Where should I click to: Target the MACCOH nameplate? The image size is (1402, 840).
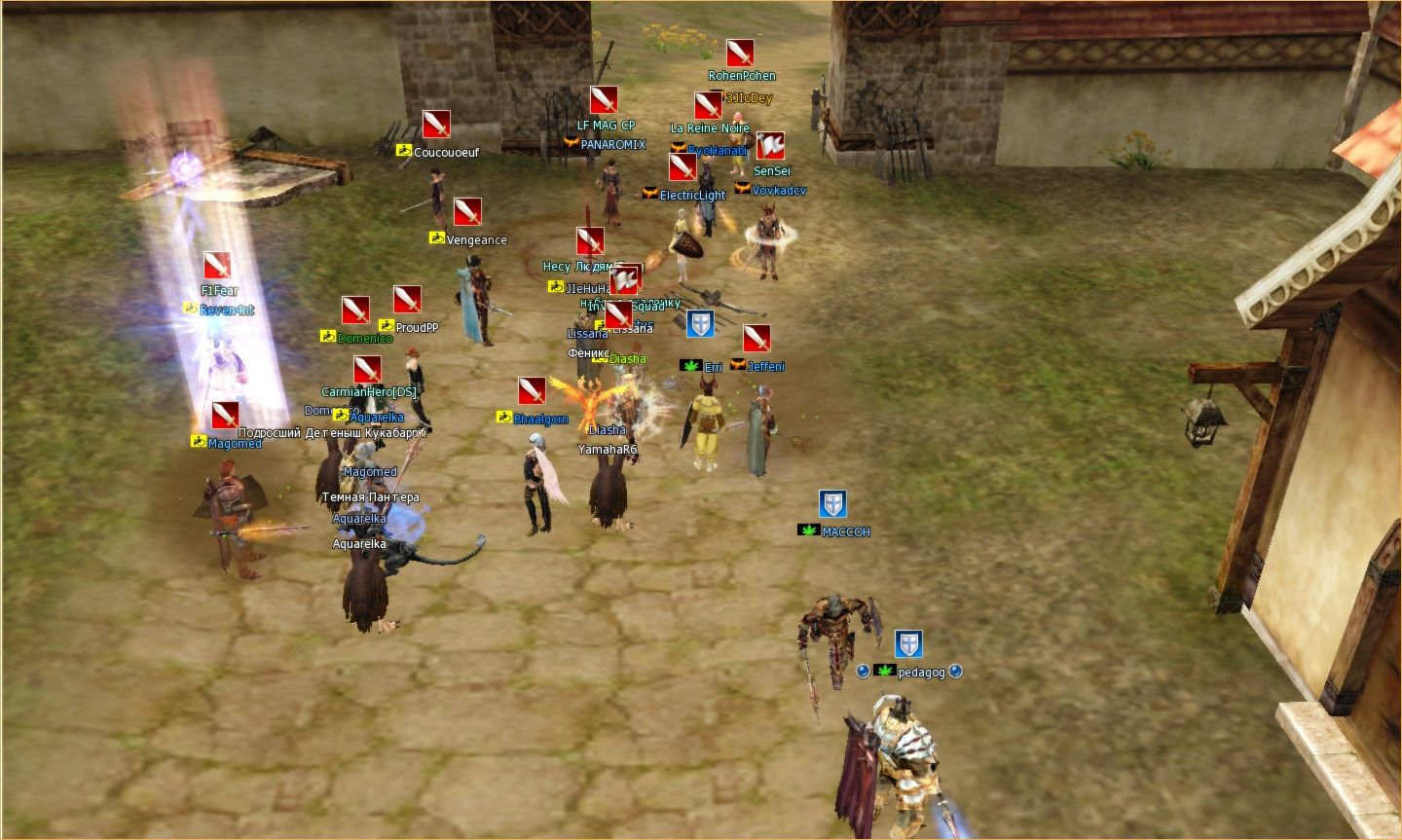click(845, 531)
